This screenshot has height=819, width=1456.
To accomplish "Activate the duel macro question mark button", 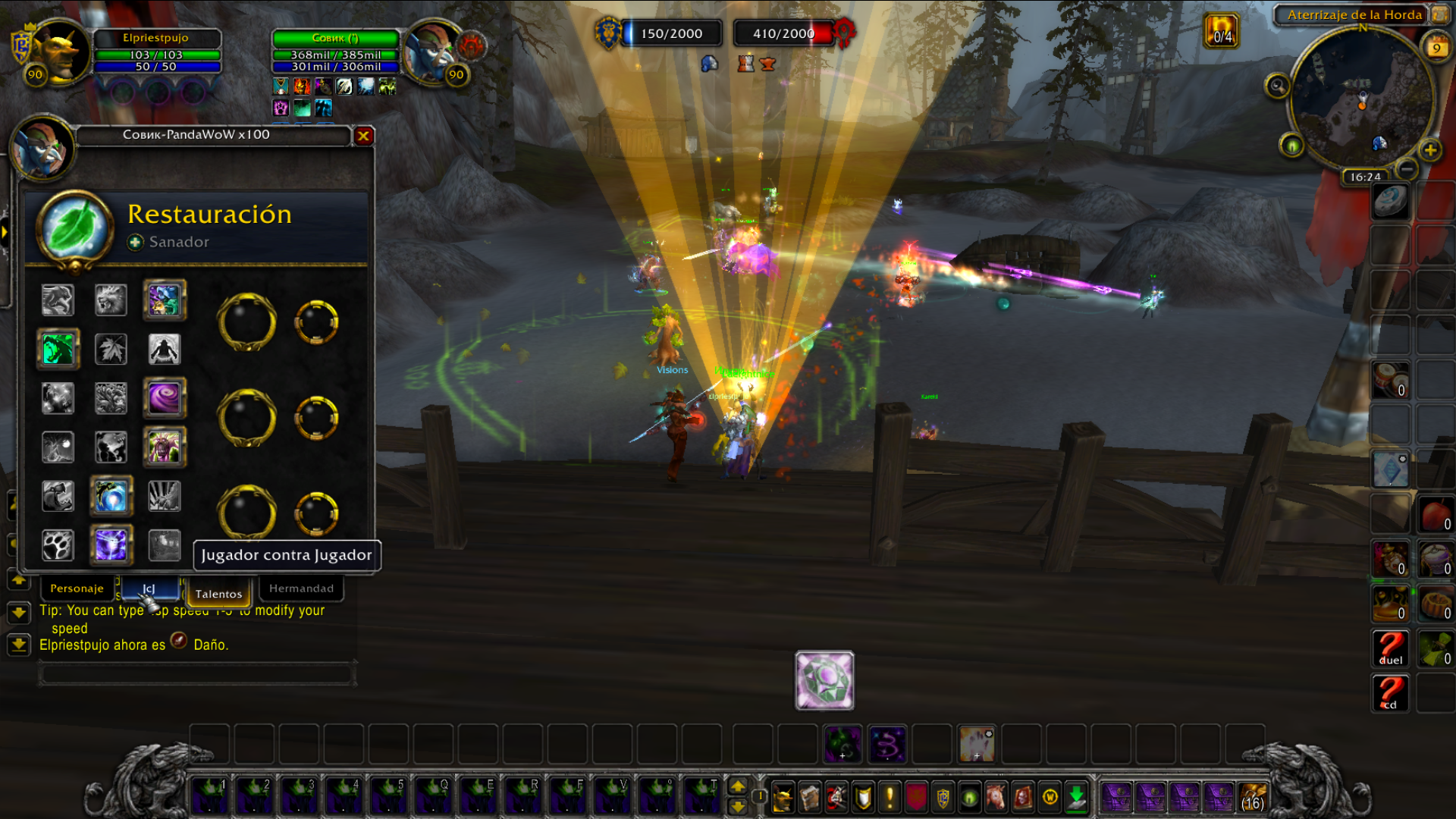I will 1390,648.
